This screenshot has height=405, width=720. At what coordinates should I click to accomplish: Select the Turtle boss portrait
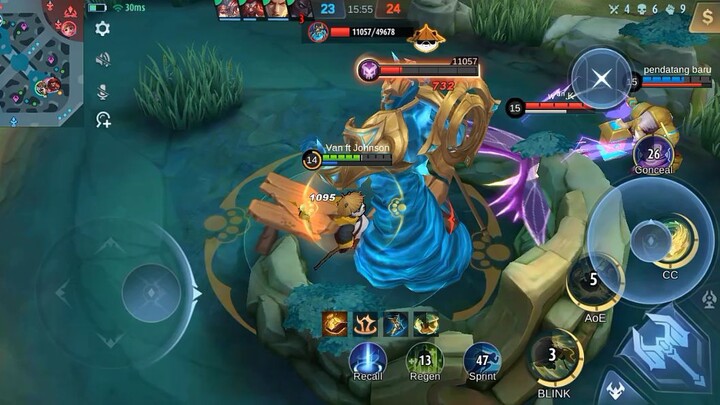319,32
